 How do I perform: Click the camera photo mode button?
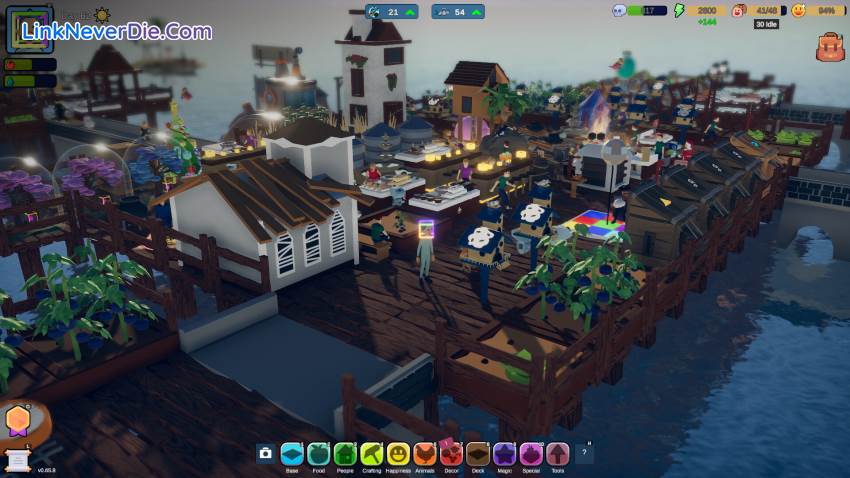tap(265, 454)
